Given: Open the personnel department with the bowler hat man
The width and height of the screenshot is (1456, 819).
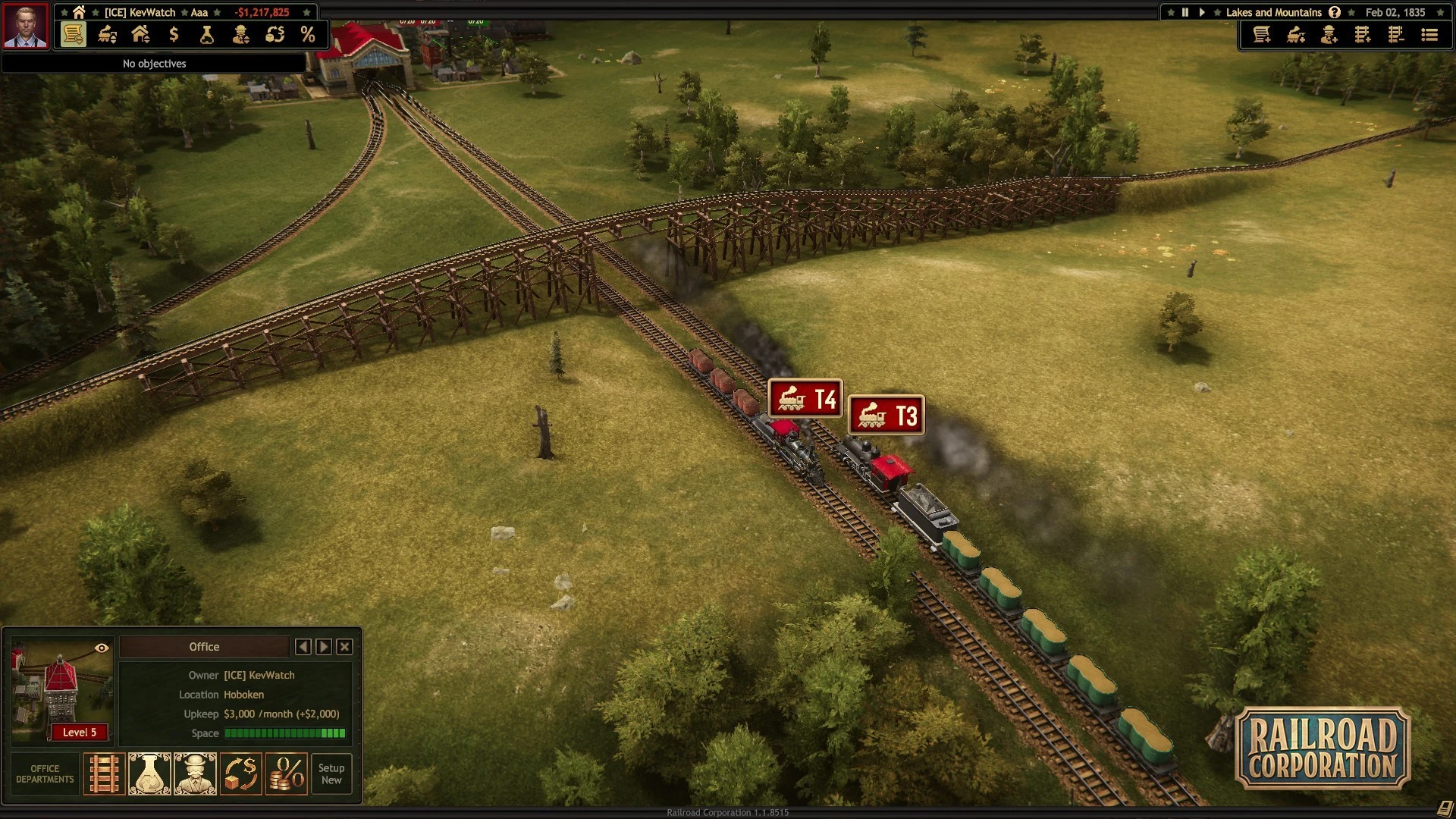Looking at the screenshot, I should point(195,774).
